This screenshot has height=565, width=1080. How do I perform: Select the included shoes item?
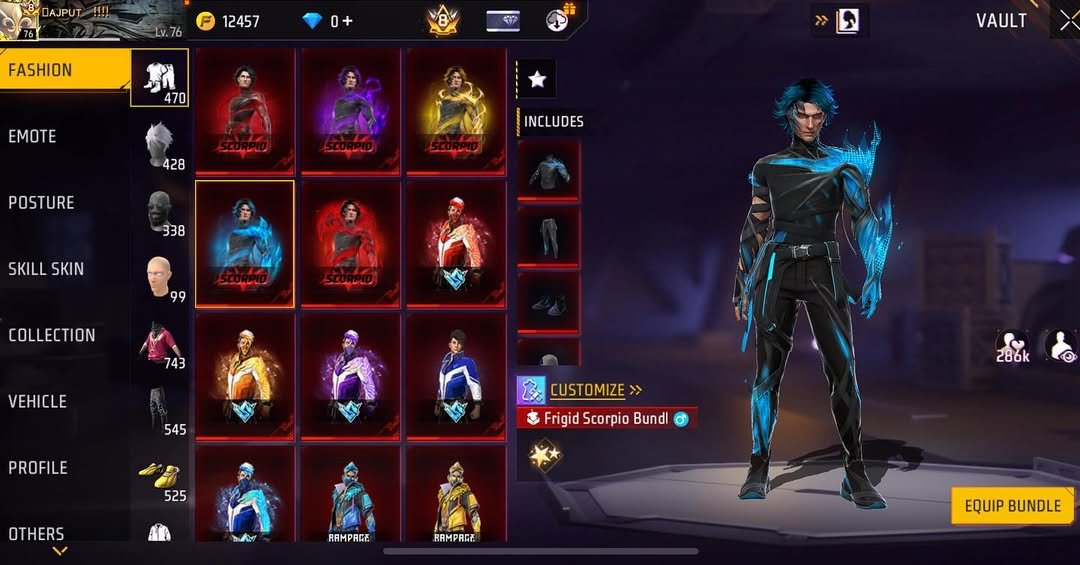click(548, 302)
